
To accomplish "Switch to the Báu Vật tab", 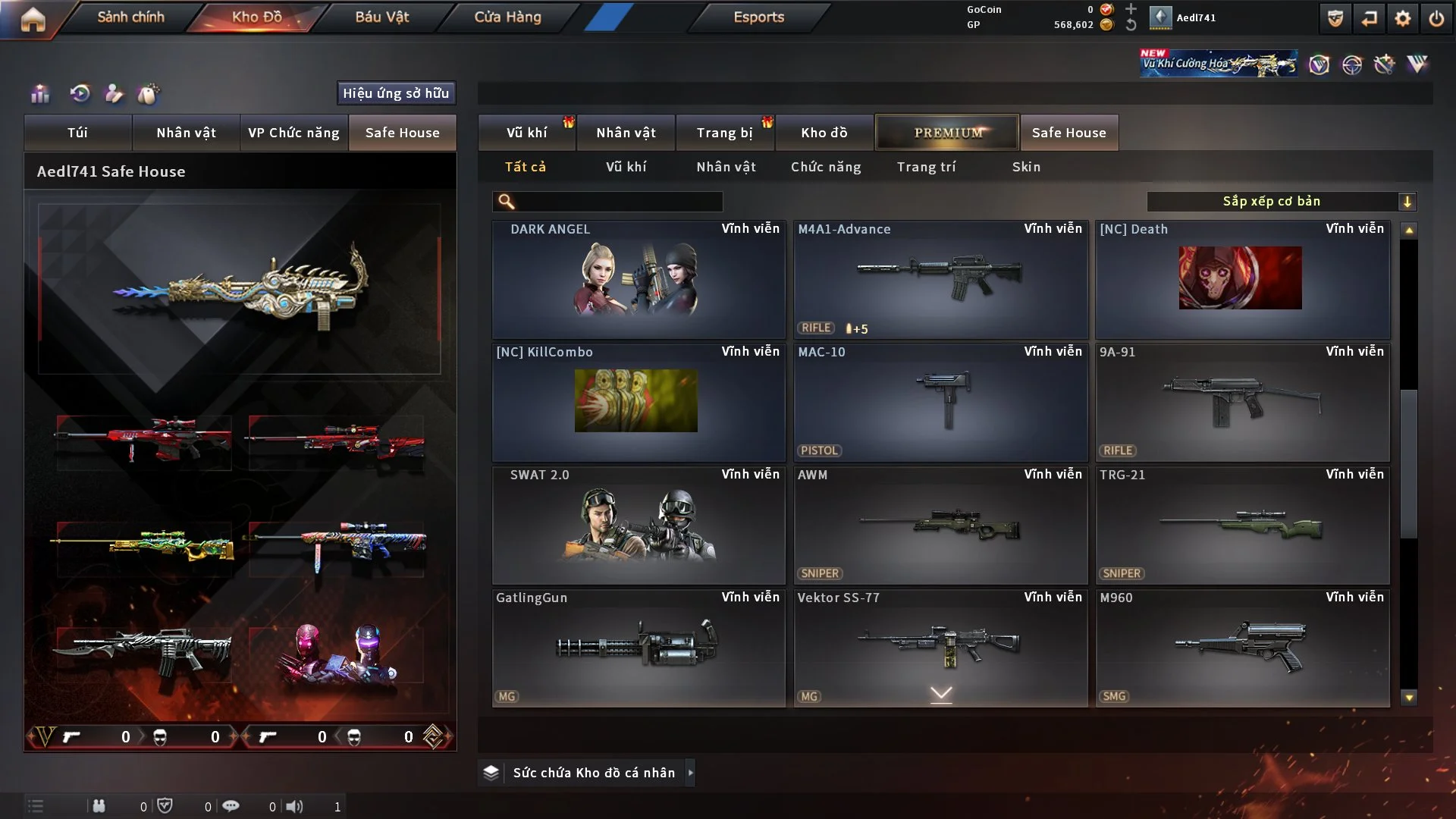I will tap(381, 17).
